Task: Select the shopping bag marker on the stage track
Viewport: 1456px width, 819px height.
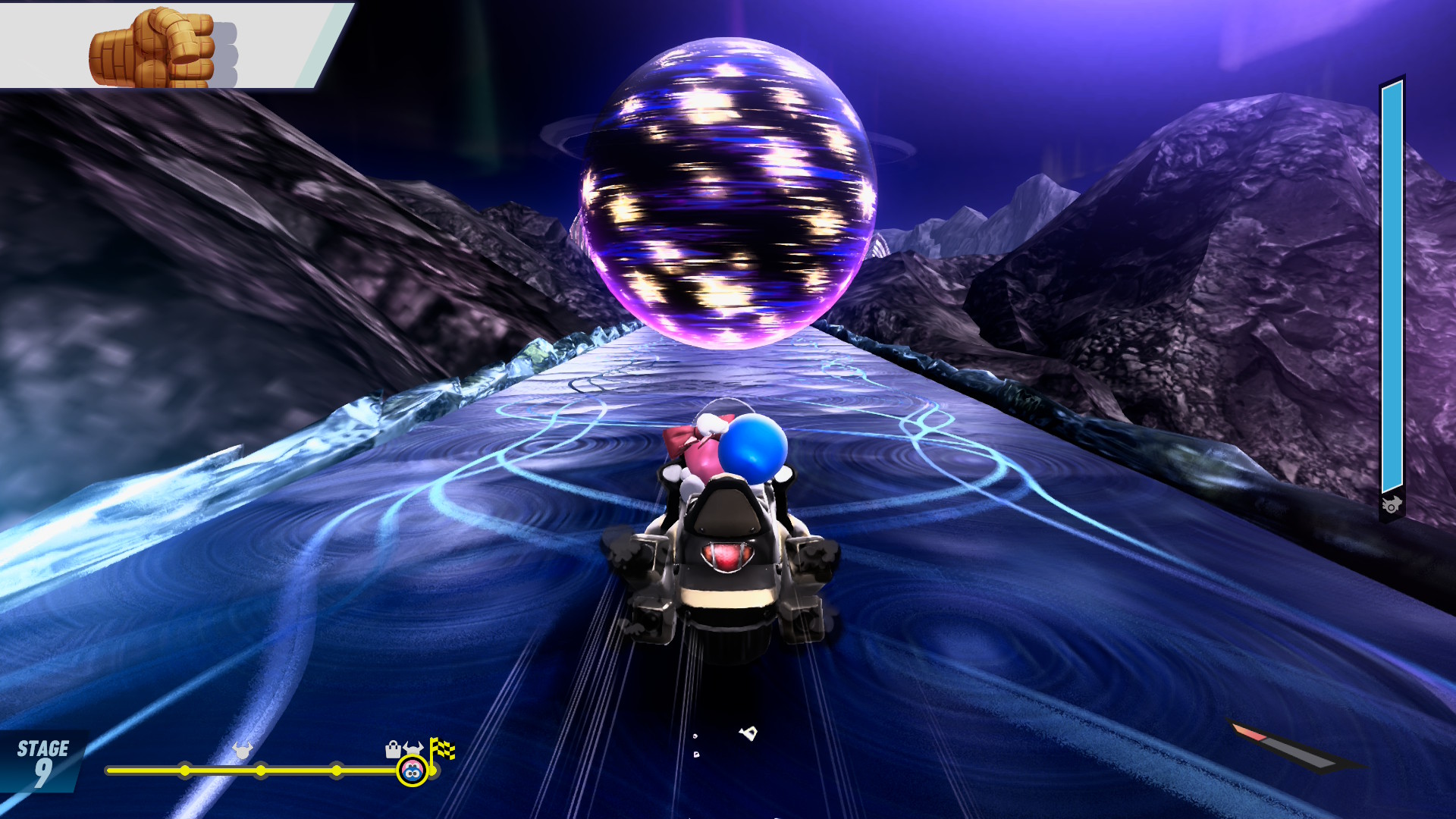Action: [393, 750]
